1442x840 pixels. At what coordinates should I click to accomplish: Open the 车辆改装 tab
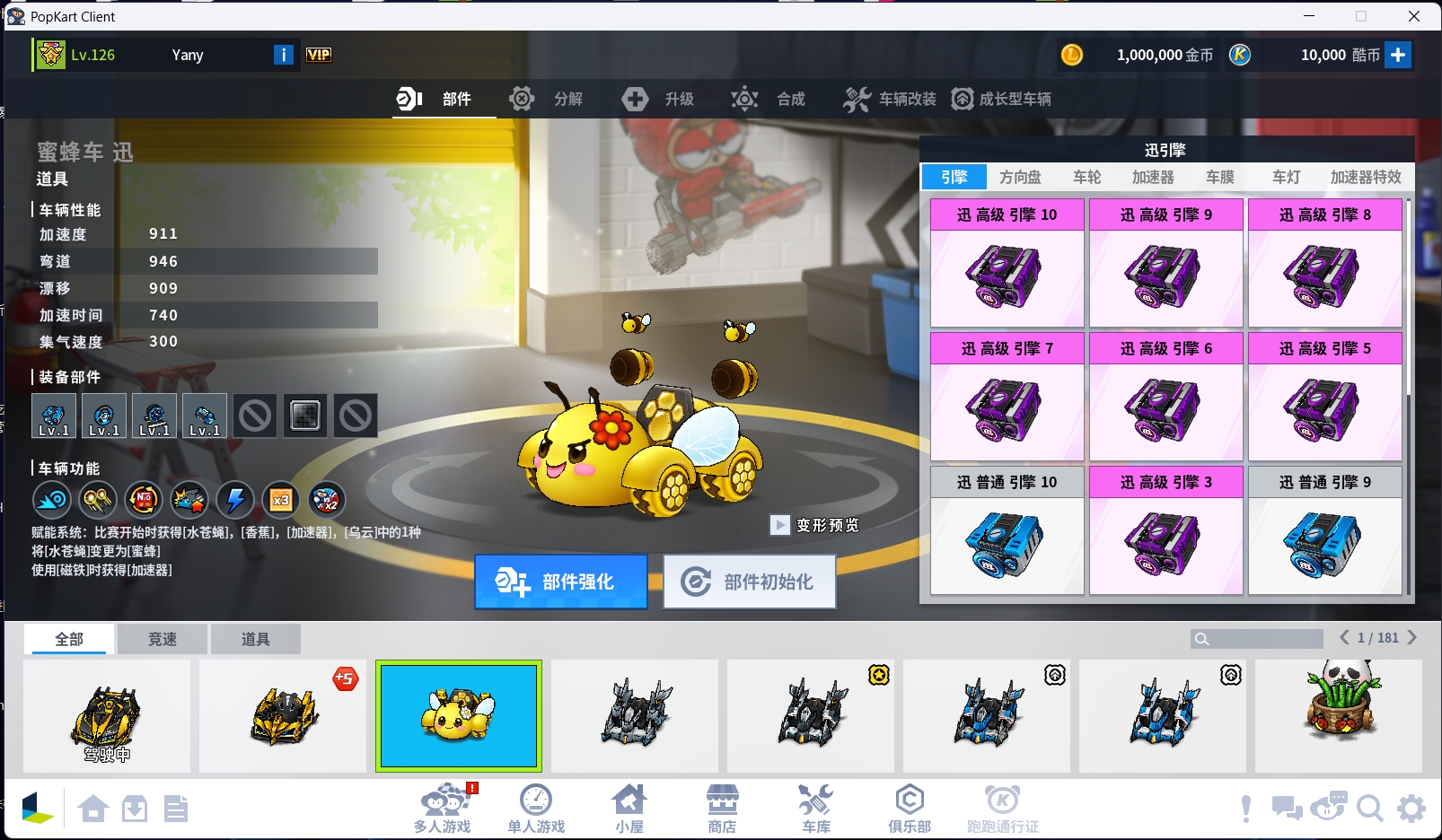tap(890, 99)
